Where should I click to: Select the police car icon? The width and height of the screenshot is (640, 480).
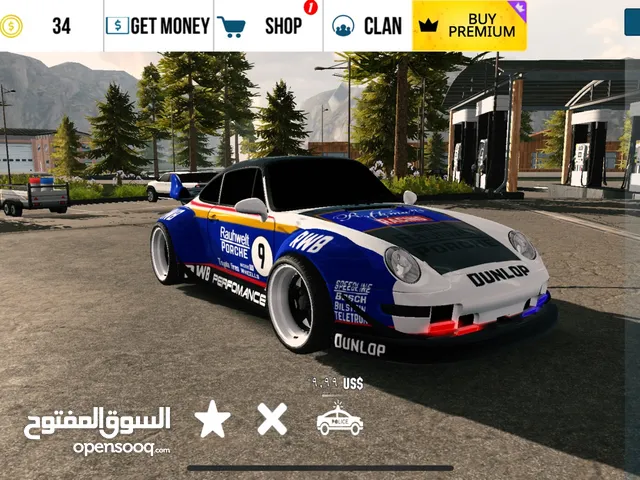pos(339,420)
